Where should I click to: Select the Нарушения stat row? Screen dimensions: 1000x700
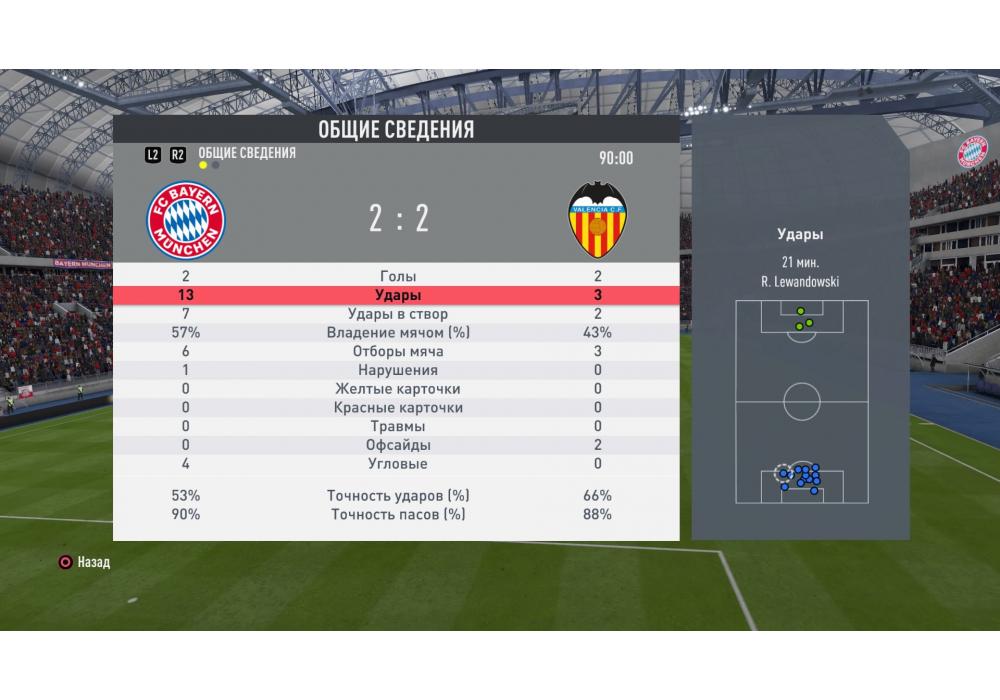[x=398, y=370]
